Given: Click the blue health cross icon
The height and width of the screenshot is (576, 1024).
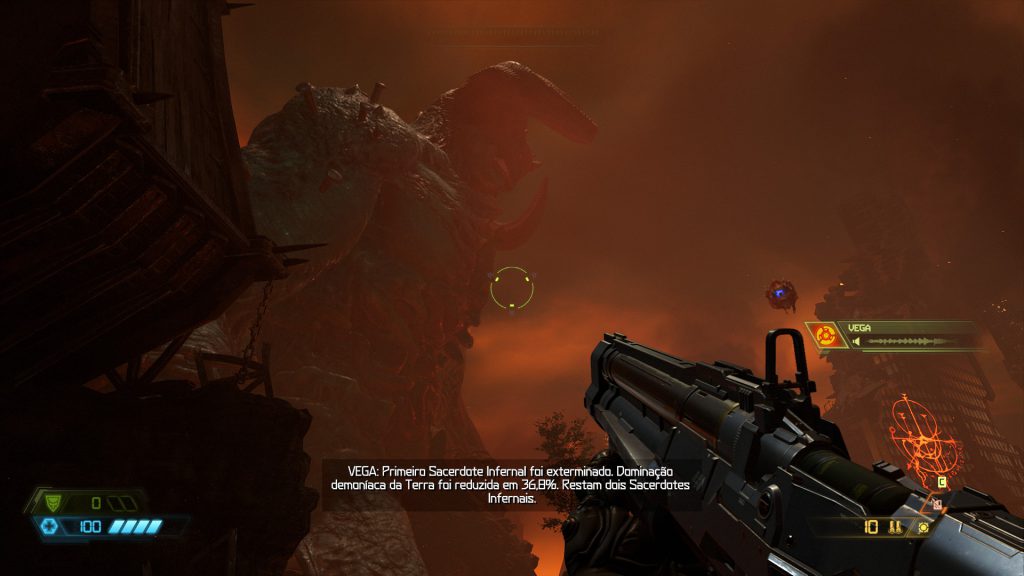Looking at the screenshot, I should [47, 526].
